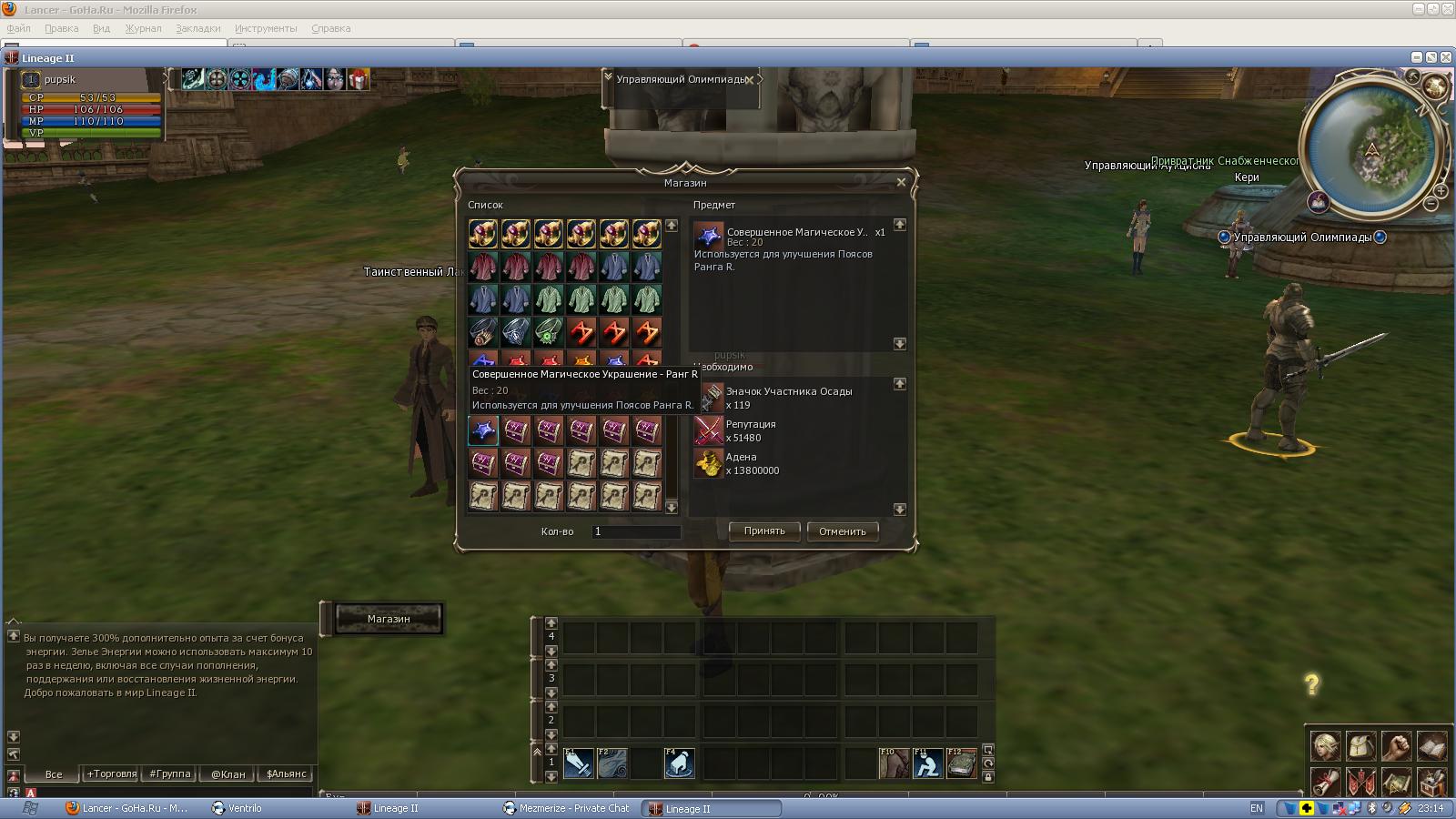This screenshot has width=1456, height=819.
Task: Click the Кол-во quantity input field
Action: (x=636, y=531)
